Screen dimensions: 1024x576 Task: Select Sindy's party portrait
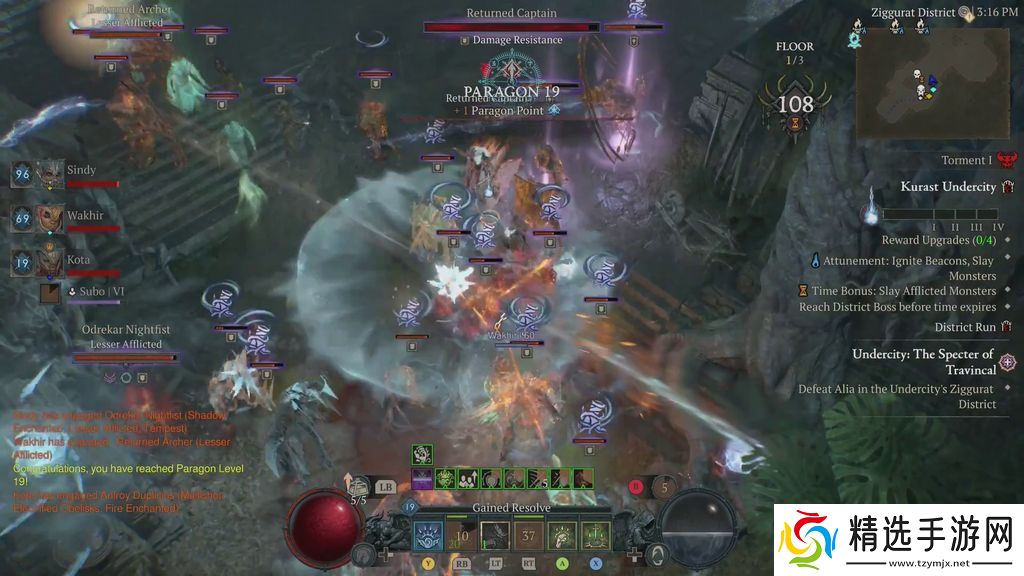pos(50,174)
